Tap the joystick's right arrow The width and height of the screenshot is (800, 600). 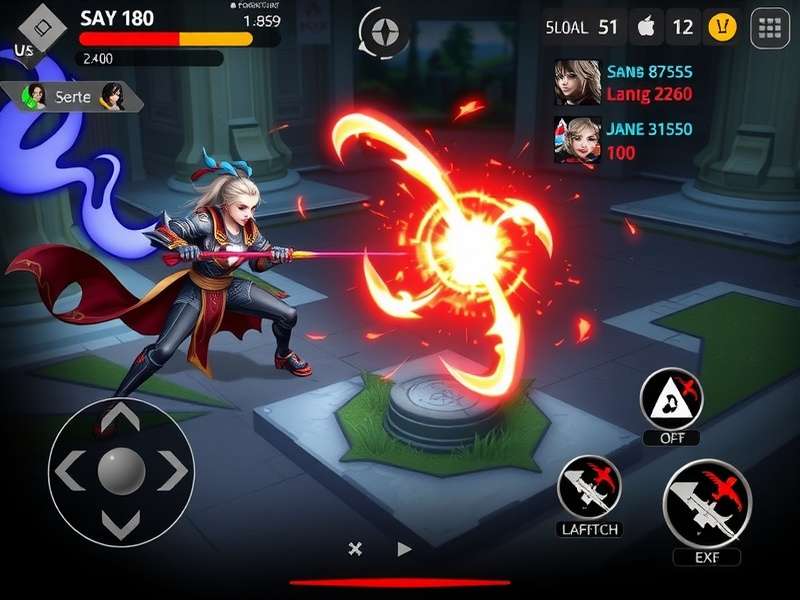172,470
